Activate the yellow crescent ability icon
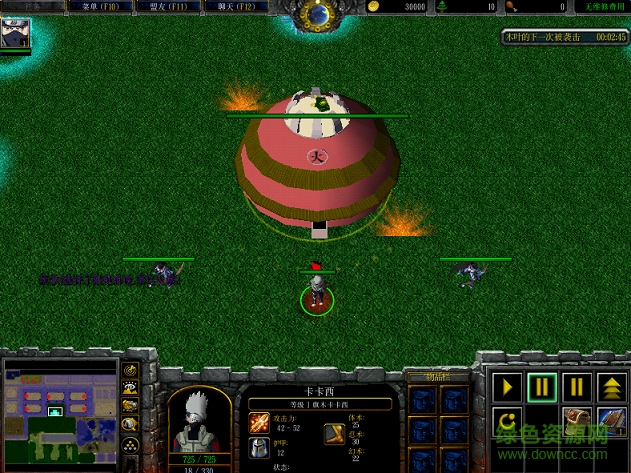This screenshot has height=473, width=631. tap(508, 420)
